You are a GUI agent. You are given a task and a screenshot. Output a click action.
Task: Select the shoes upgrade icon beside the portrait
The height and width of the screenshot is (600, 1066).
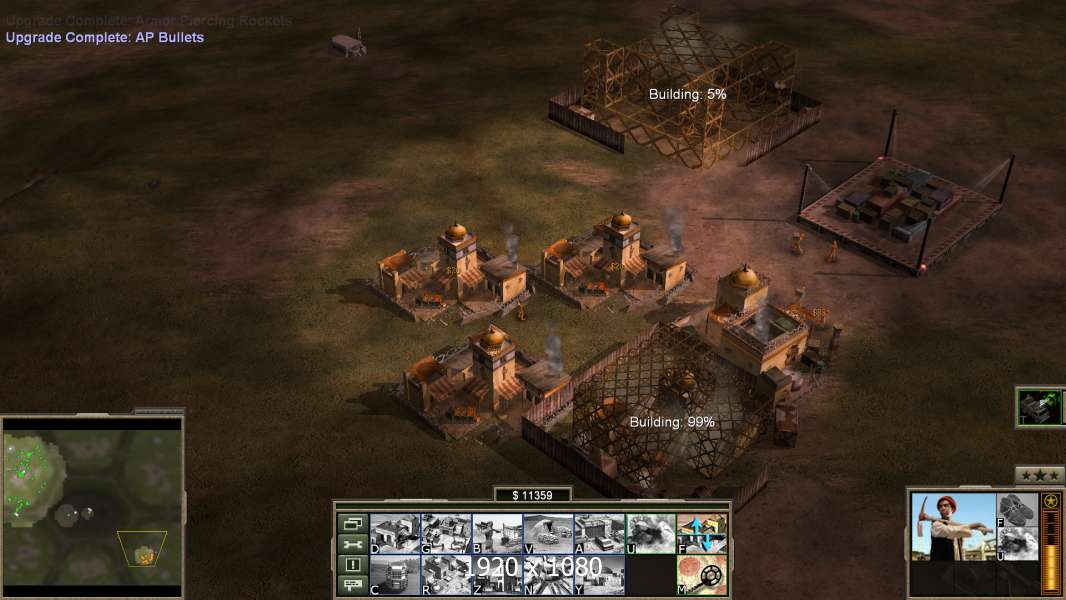tap(1018, 509)
